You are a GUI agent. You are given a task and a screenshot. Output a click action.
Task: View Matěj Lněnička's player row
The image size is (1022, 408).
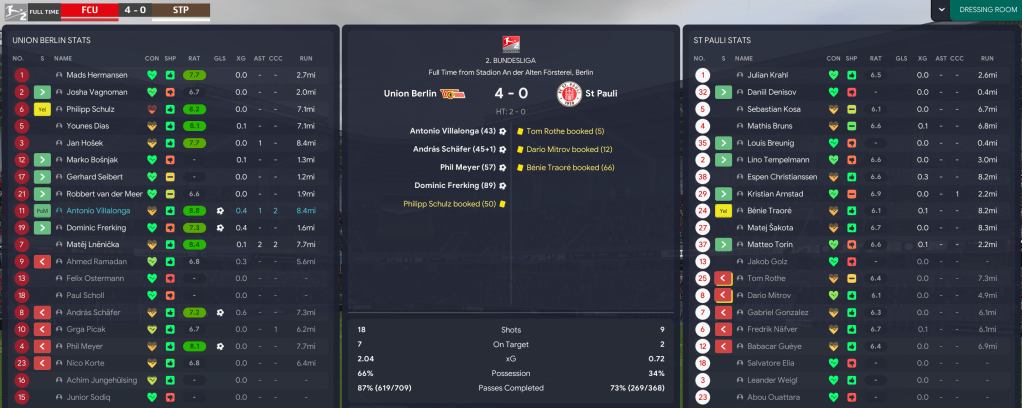coord(93,245)
